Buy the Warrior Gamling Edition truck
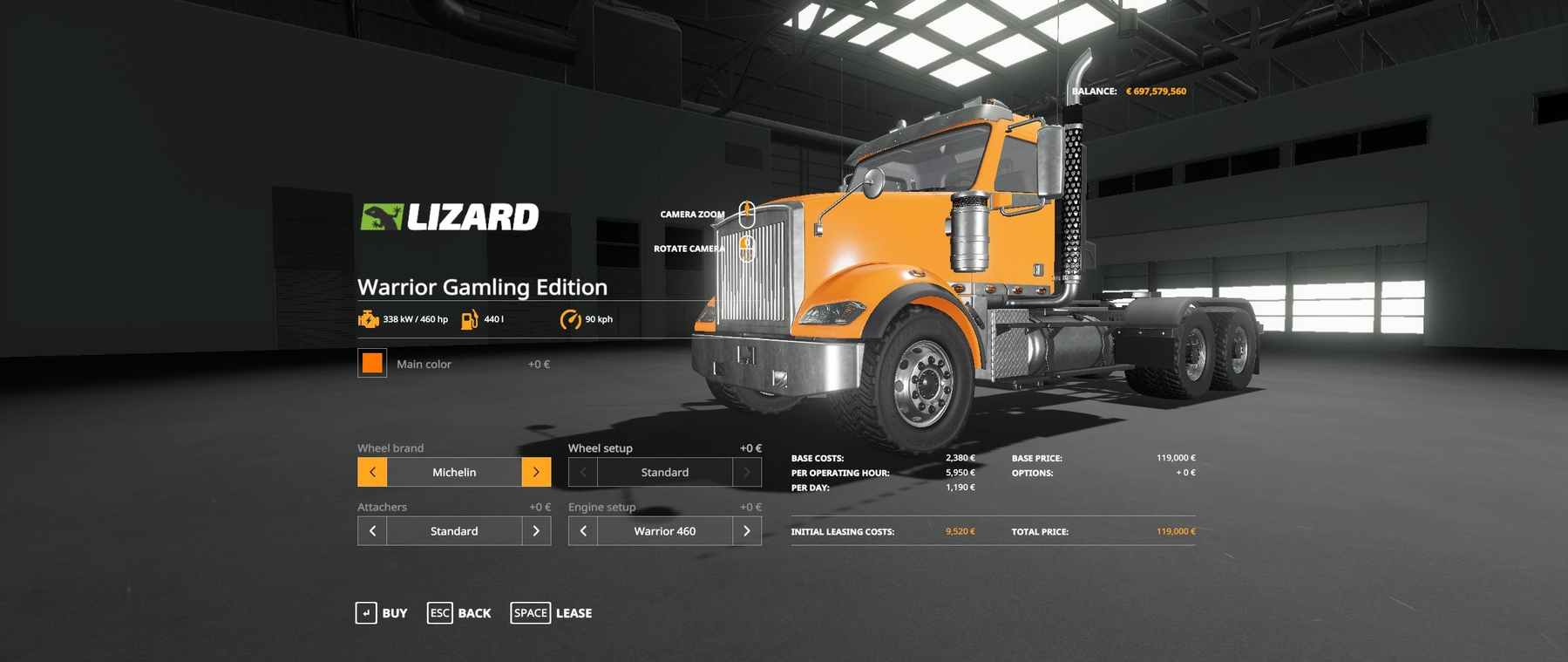 coord(382,613)
